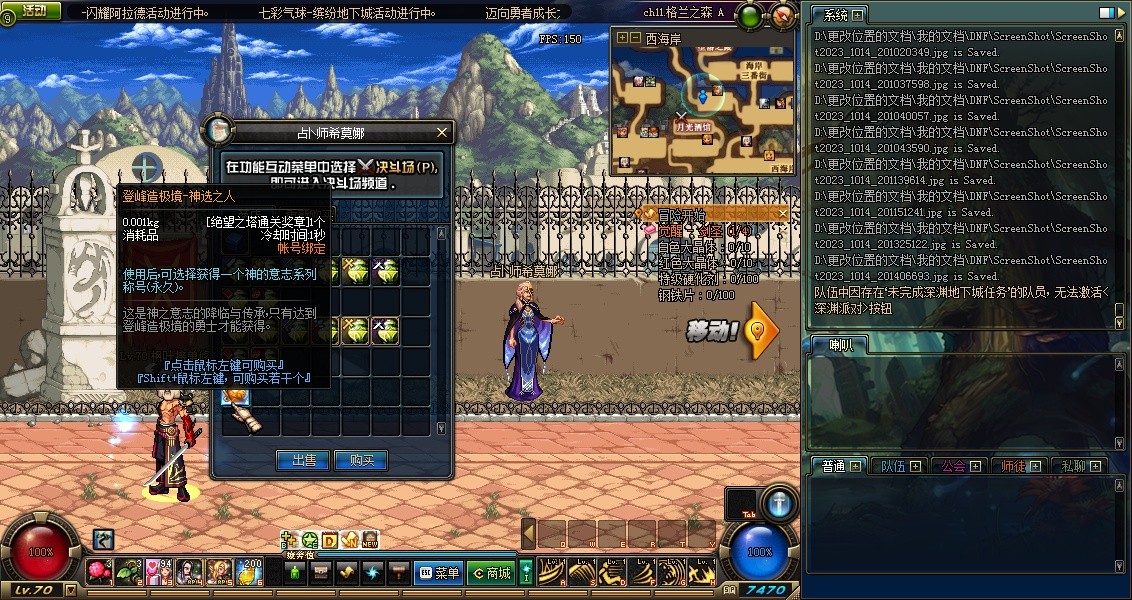Click the 出售 sell button
1132x600 pixels.
tap(303, 460)
